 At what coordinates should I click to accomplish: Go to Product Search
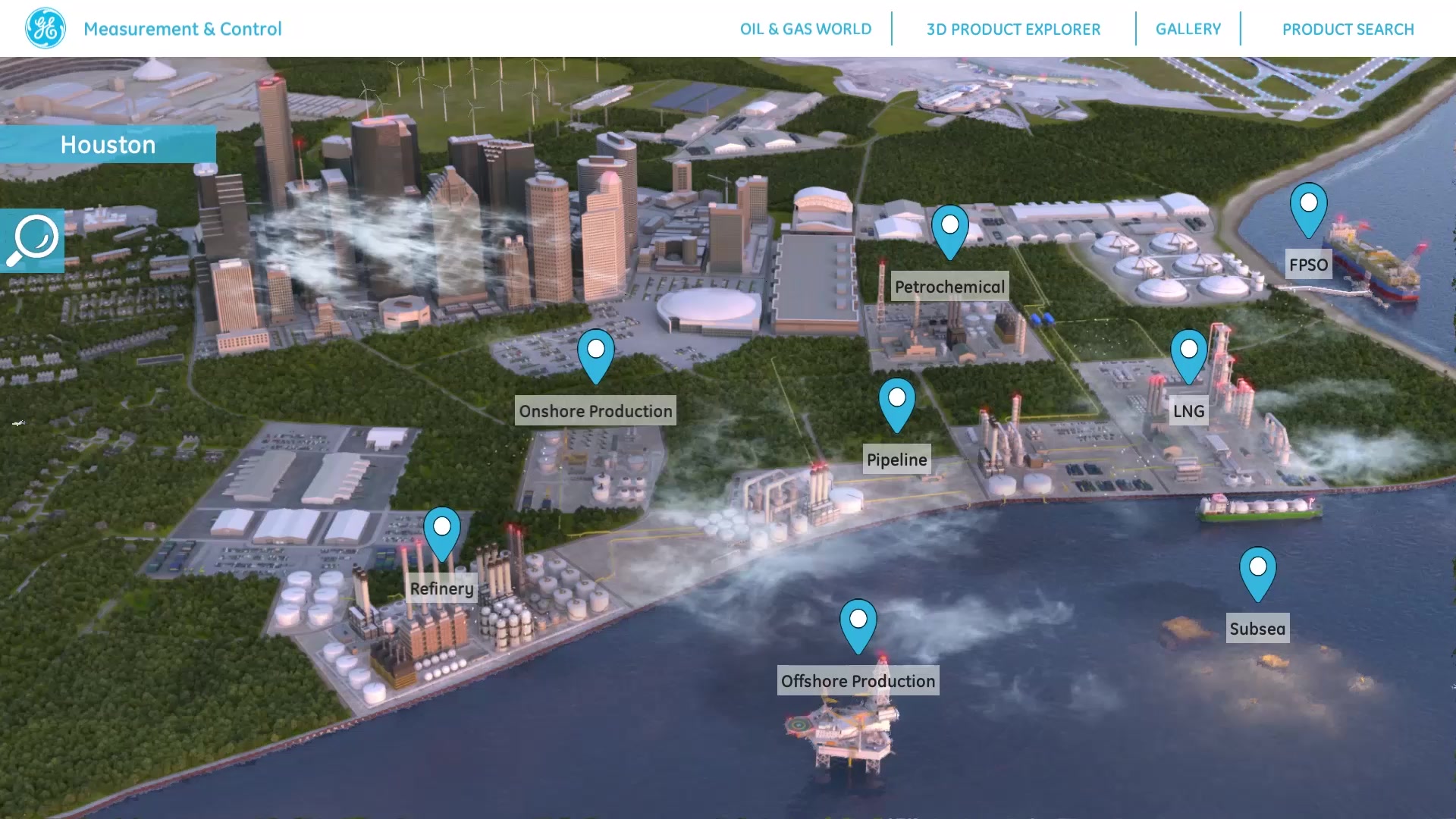[x=1348, y=29]
